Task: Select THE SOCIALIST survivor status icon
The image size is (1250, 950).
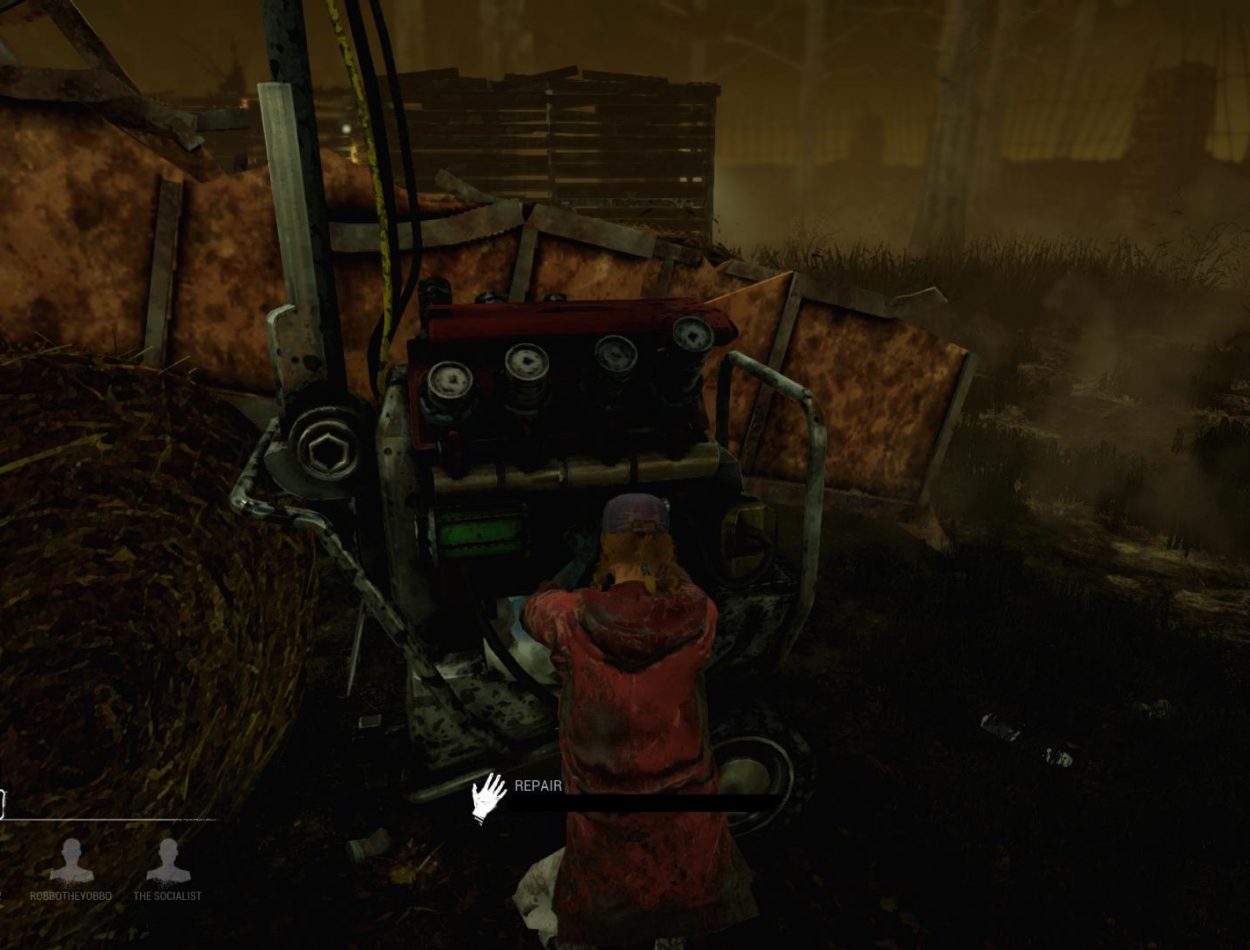Action: [x=168, y=861]
